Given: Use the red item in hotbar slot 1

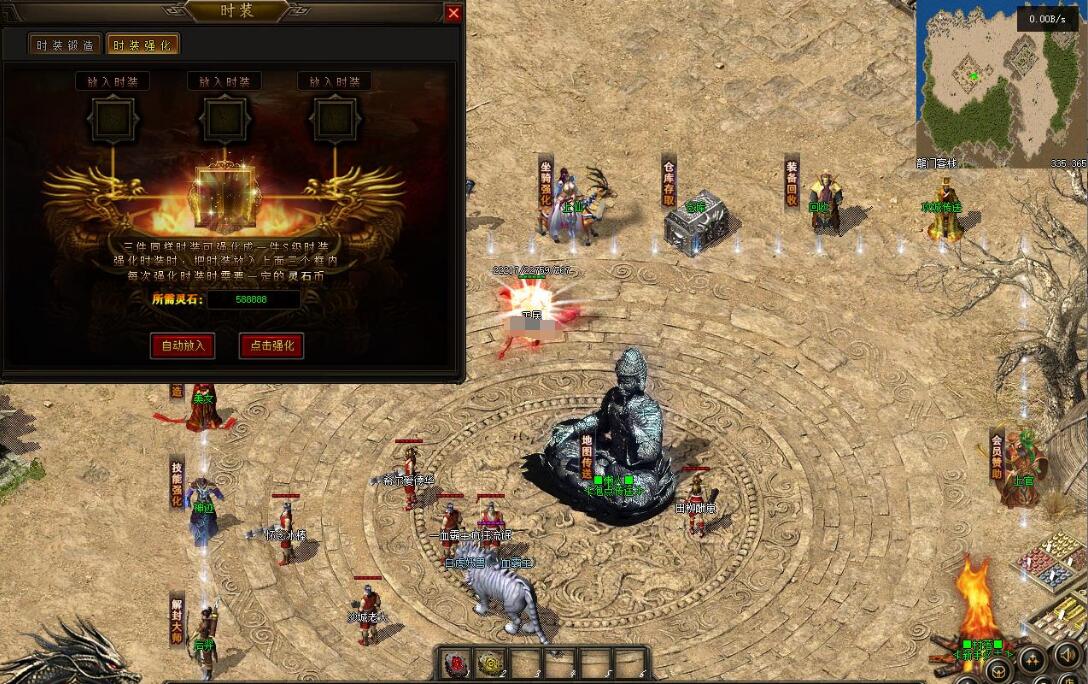Looking at the screenshot, I should coord(457,663).
